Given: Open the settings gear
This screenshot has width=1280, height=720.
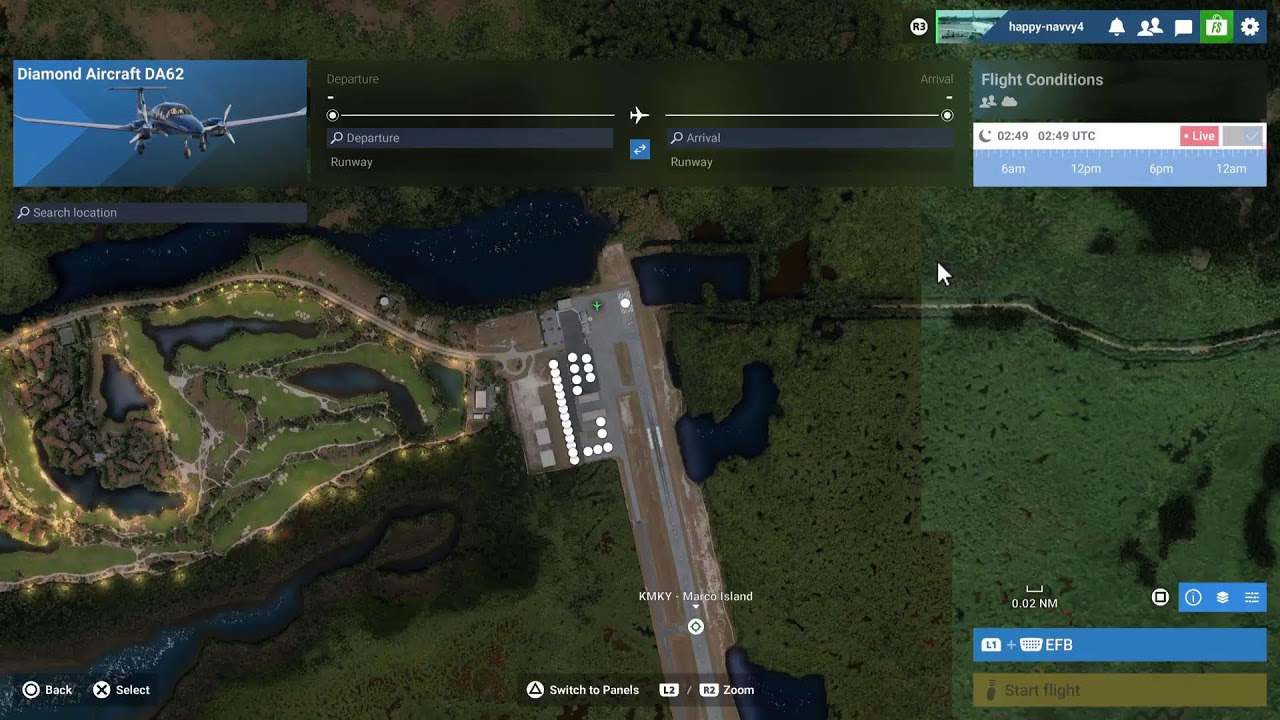Looking at the screenshot, I should (1250, 27).
